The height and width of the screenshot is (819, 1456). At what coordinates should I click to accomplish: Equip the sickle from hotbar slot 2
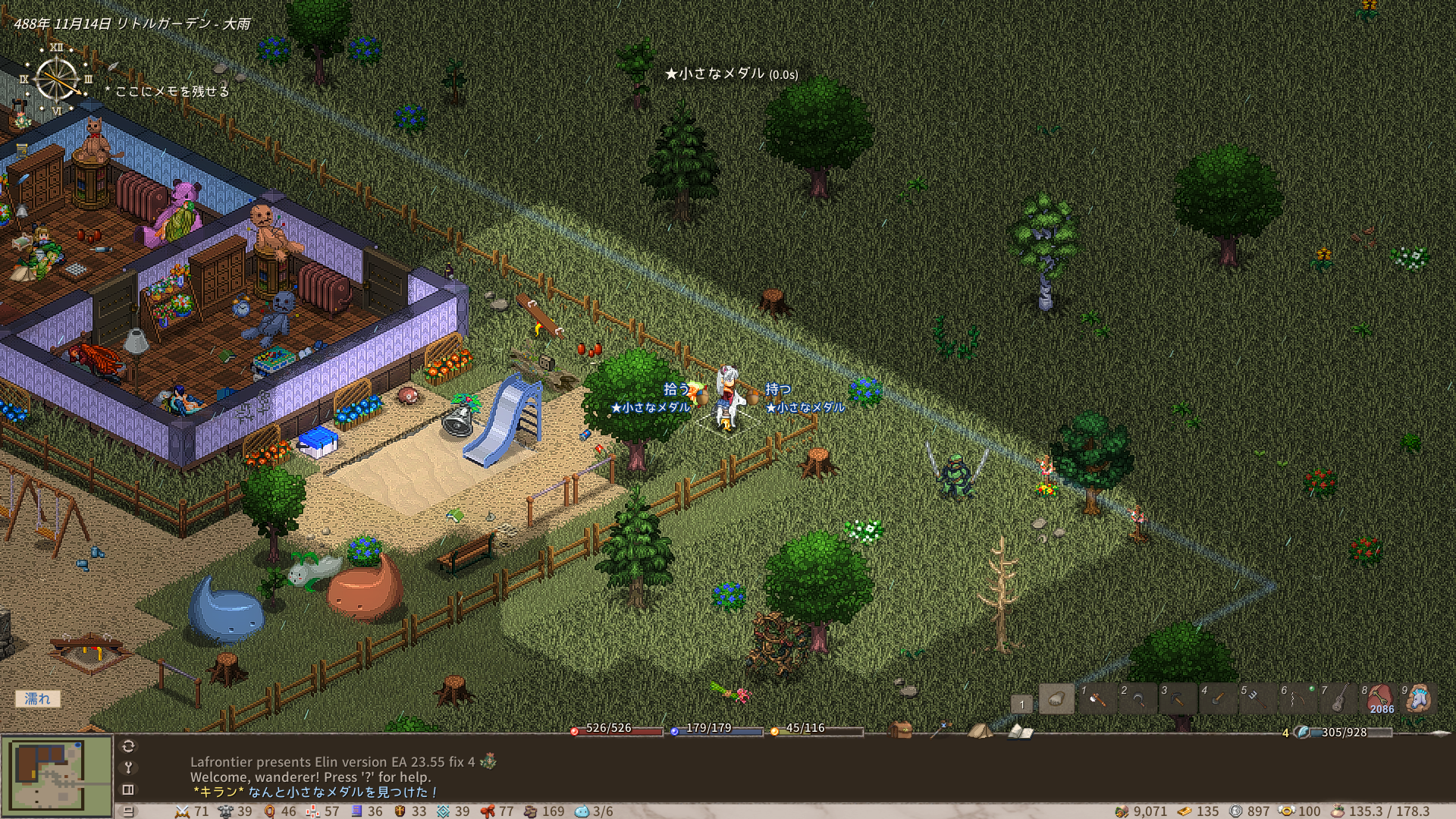(x=1137, y=699)
